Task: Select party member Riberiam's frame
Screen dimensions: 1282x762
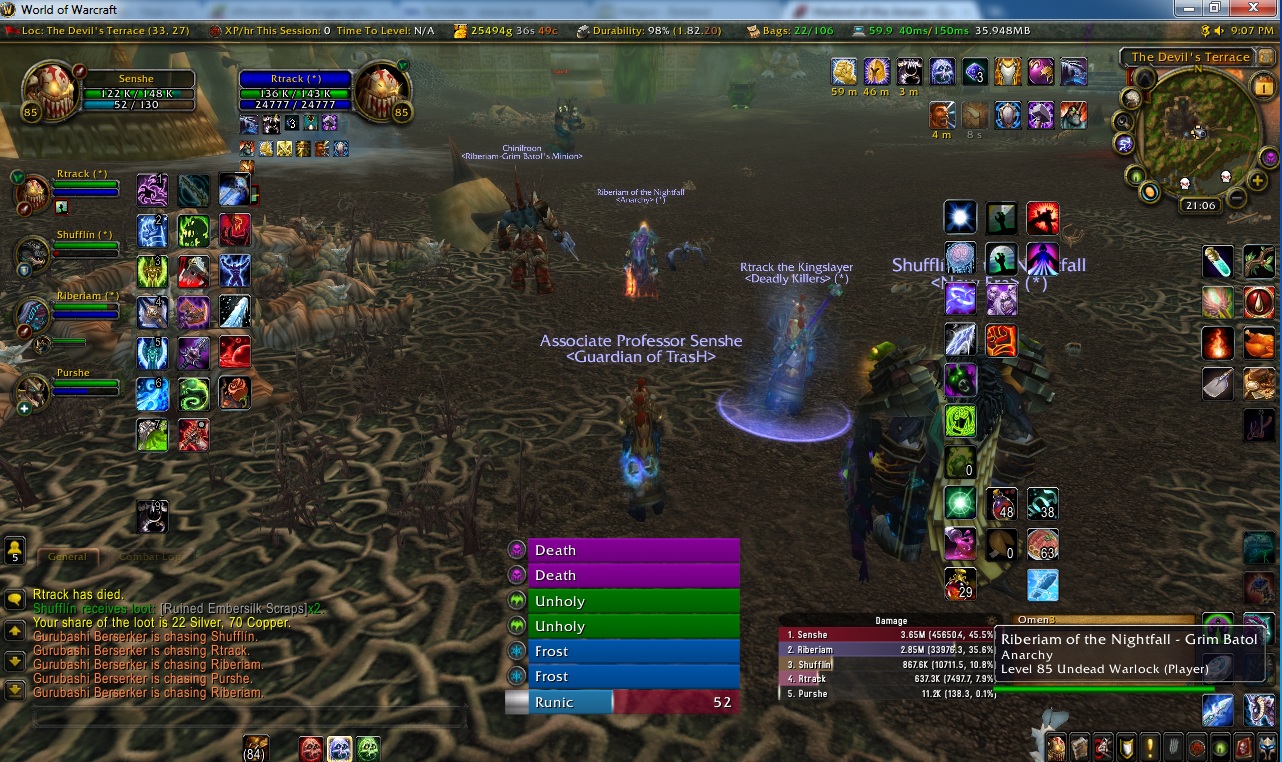Action: pyautogui.click(x=86, y=305)
